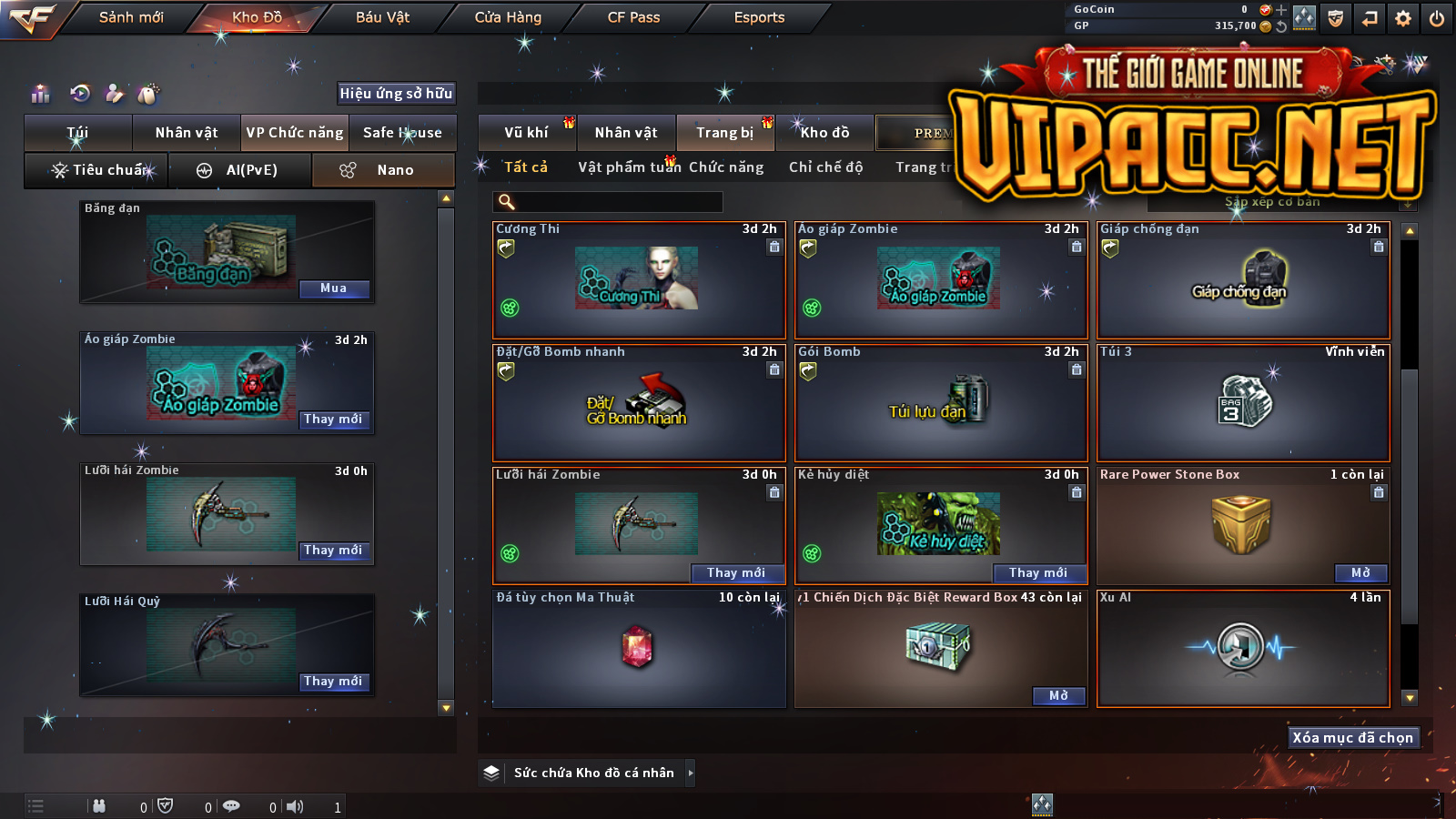The image size is (1456, 819).
Task: Open the Sảnh mới lobby tab
Action: click(131, 17)
